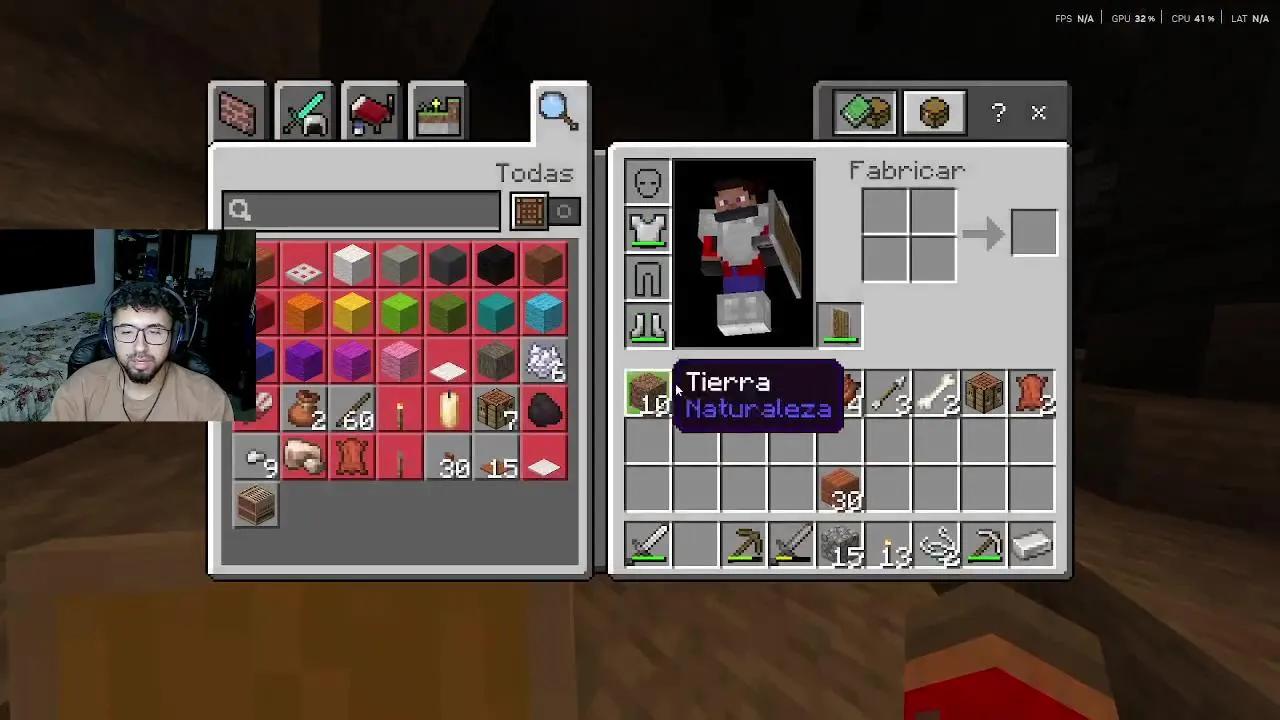This screenshot has height=720, width=1280.
Task: Select the arrow stack in the inventory
Action: click(x=888, y=394)
